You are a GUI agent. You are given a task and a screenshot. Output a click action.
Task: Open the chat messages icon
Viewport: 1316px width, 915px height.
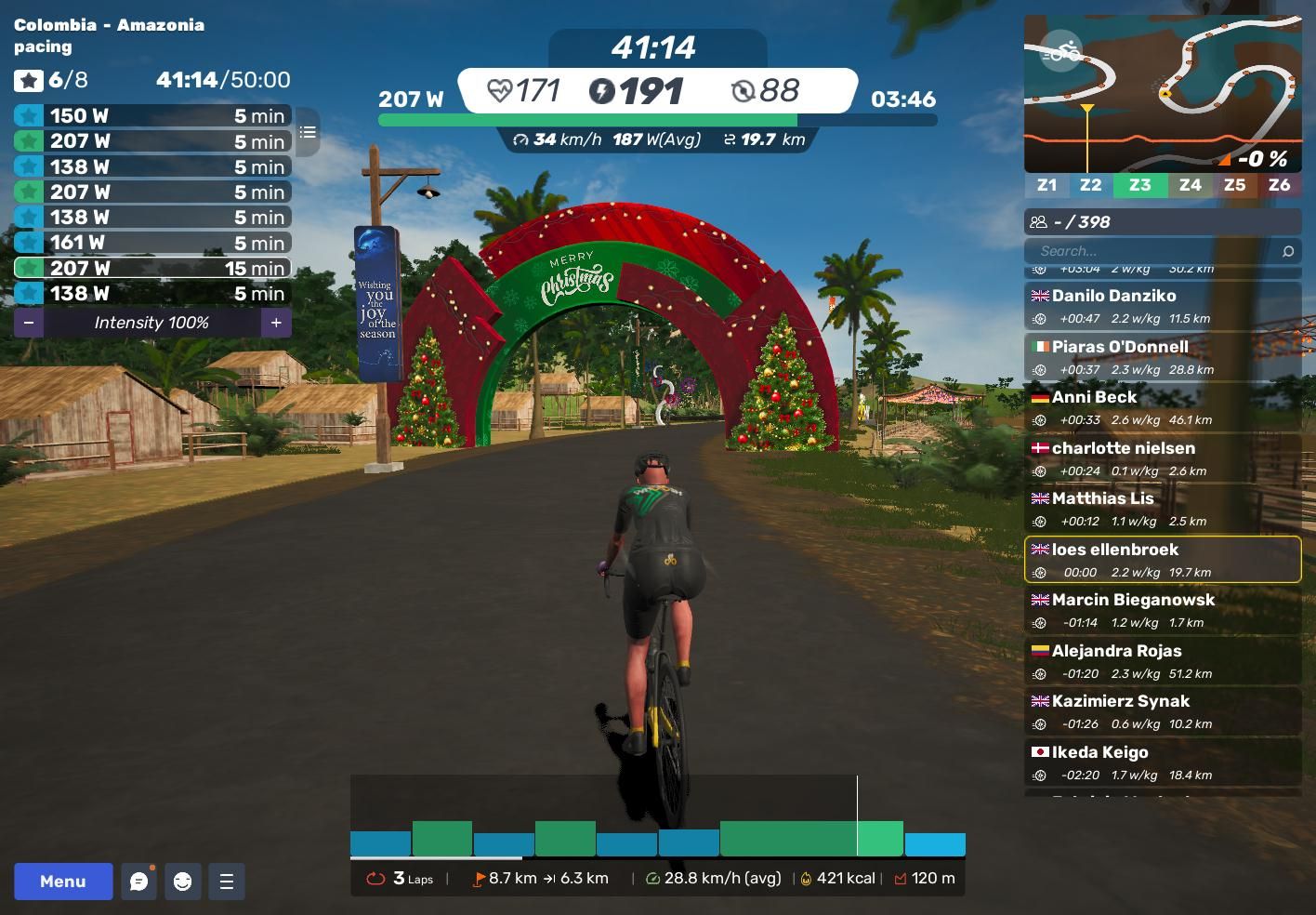(139, 882)
